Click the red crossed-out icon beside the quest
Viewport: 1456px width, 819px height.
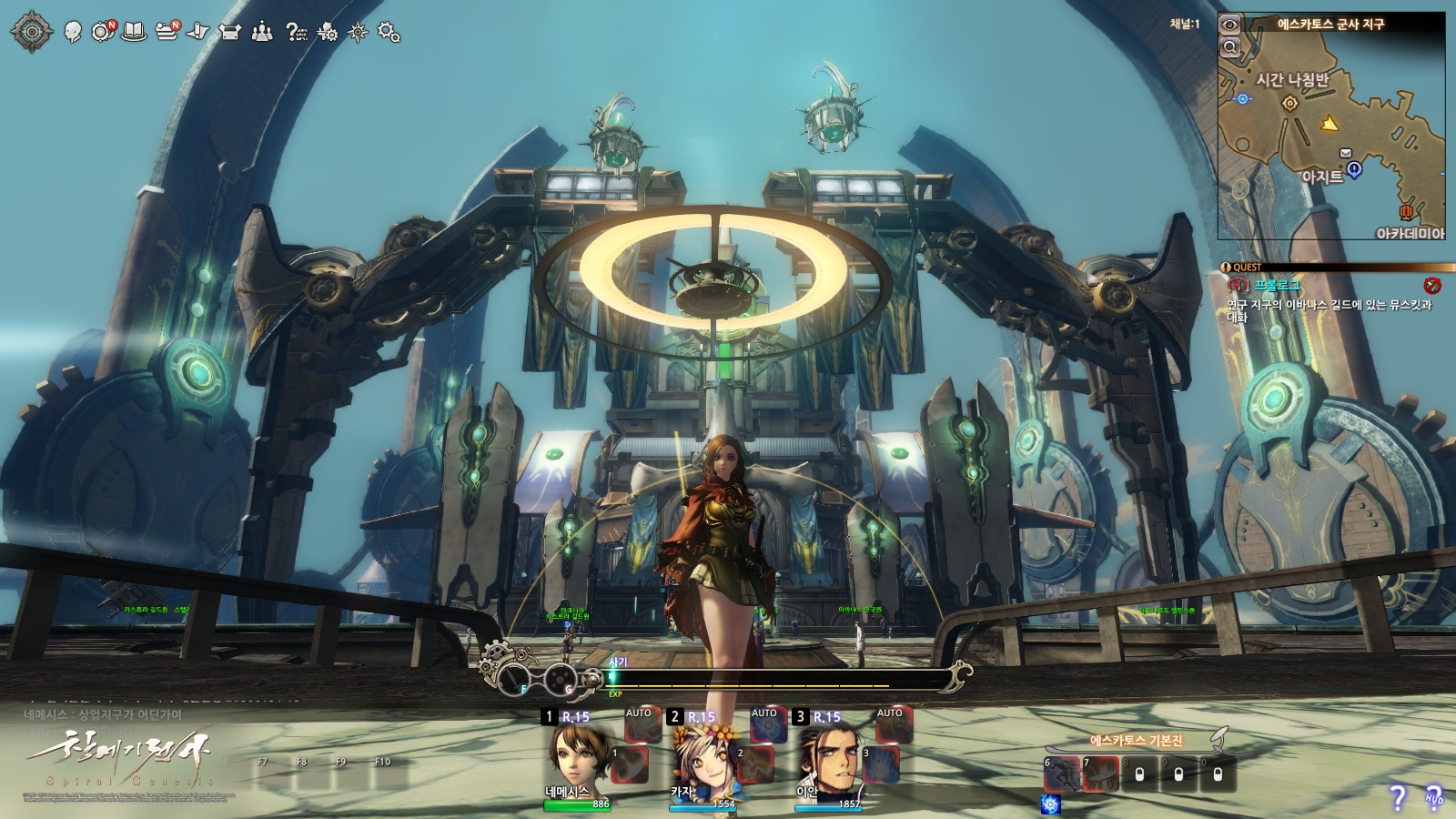1432,286
